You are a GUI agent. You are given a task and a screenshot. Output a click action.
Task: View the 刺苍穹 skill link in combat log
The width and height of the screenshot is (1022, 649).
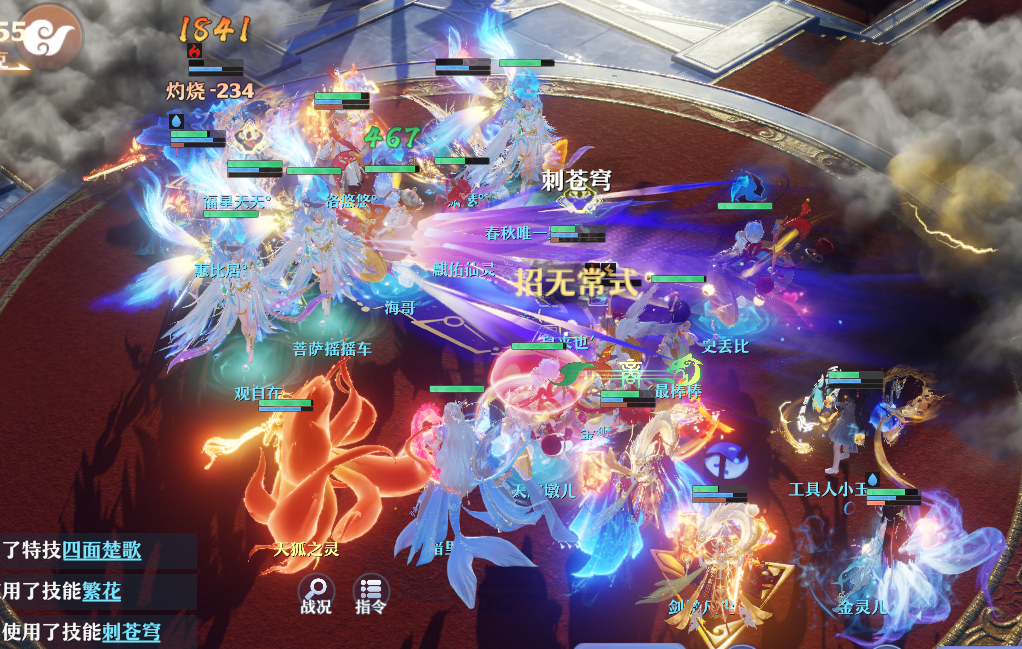coord(130,632)
